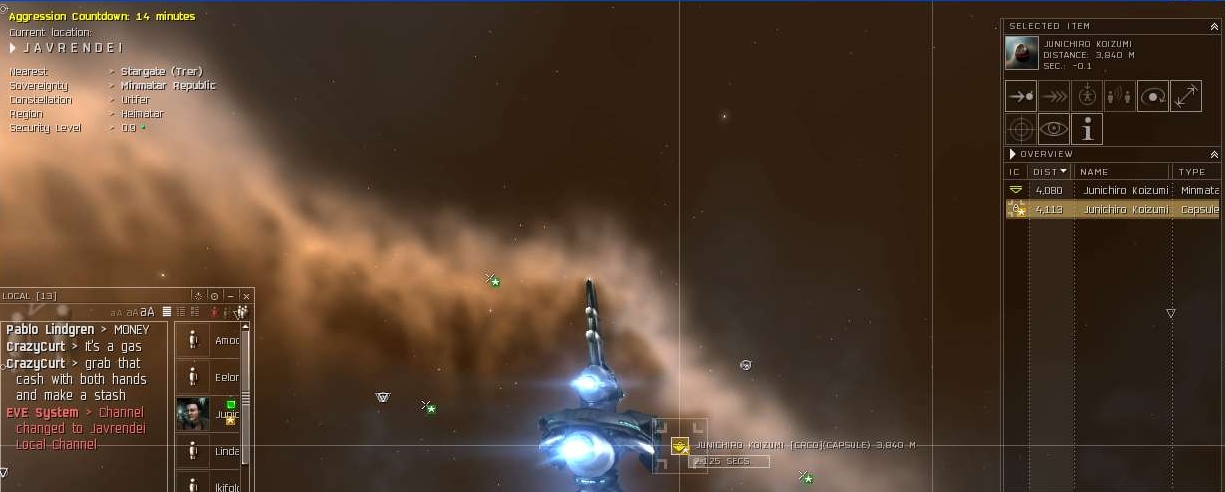Click the Approach icon in Selected Item

click(x=1020, y=97)
